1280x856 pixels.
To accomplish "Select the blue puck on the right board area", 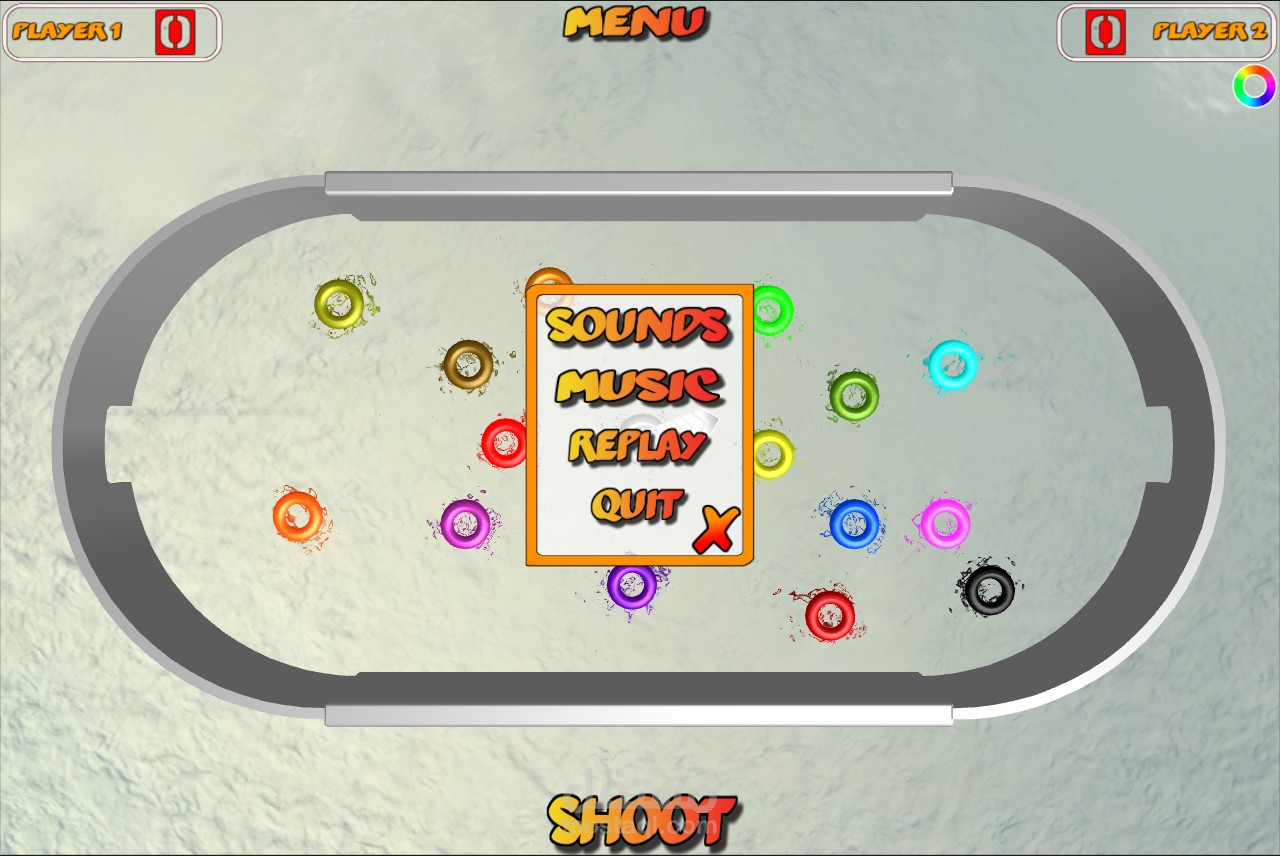I will [855, 523].
